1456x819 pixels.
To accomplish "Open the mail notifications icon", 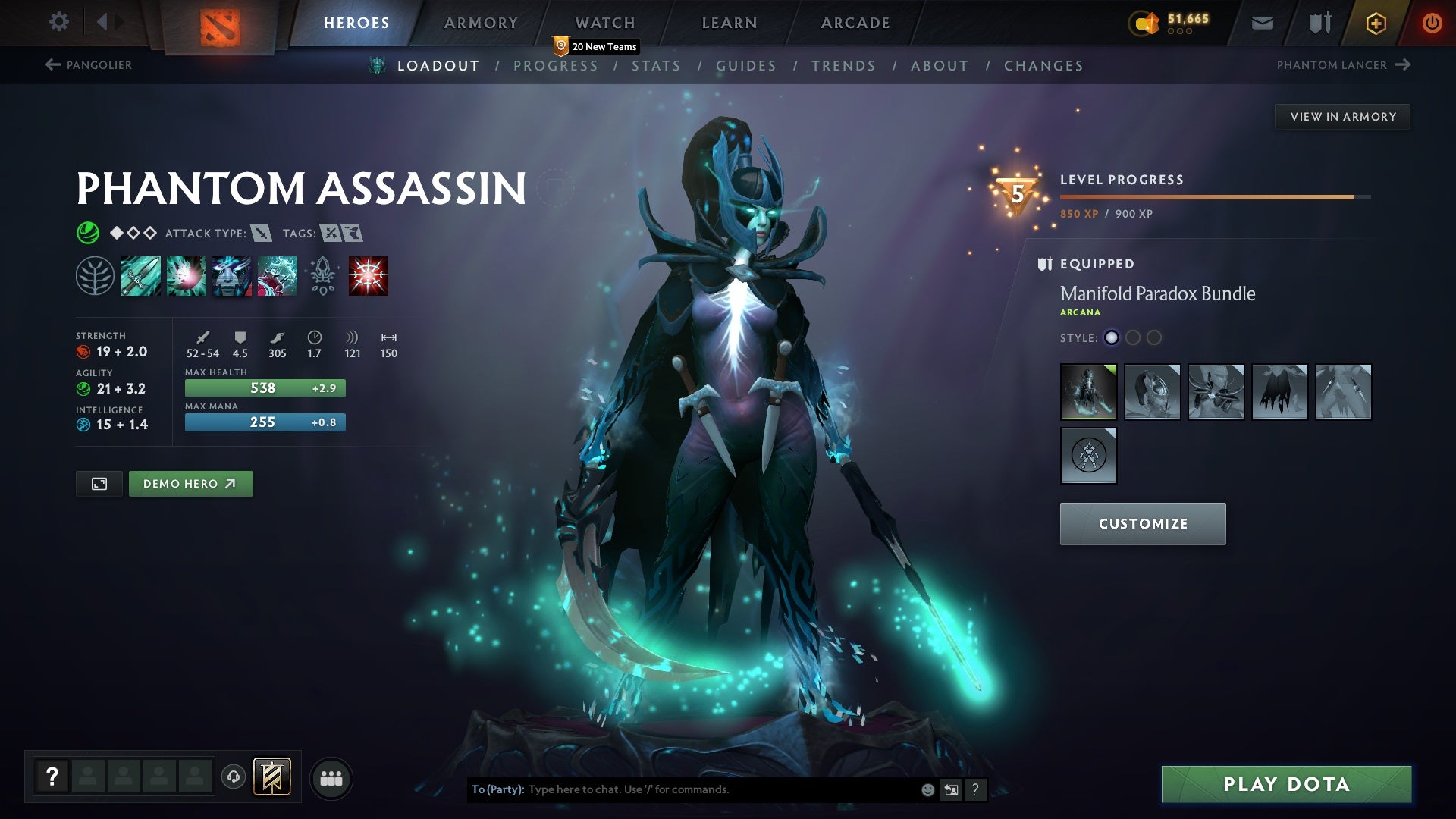I will 1261,23.
